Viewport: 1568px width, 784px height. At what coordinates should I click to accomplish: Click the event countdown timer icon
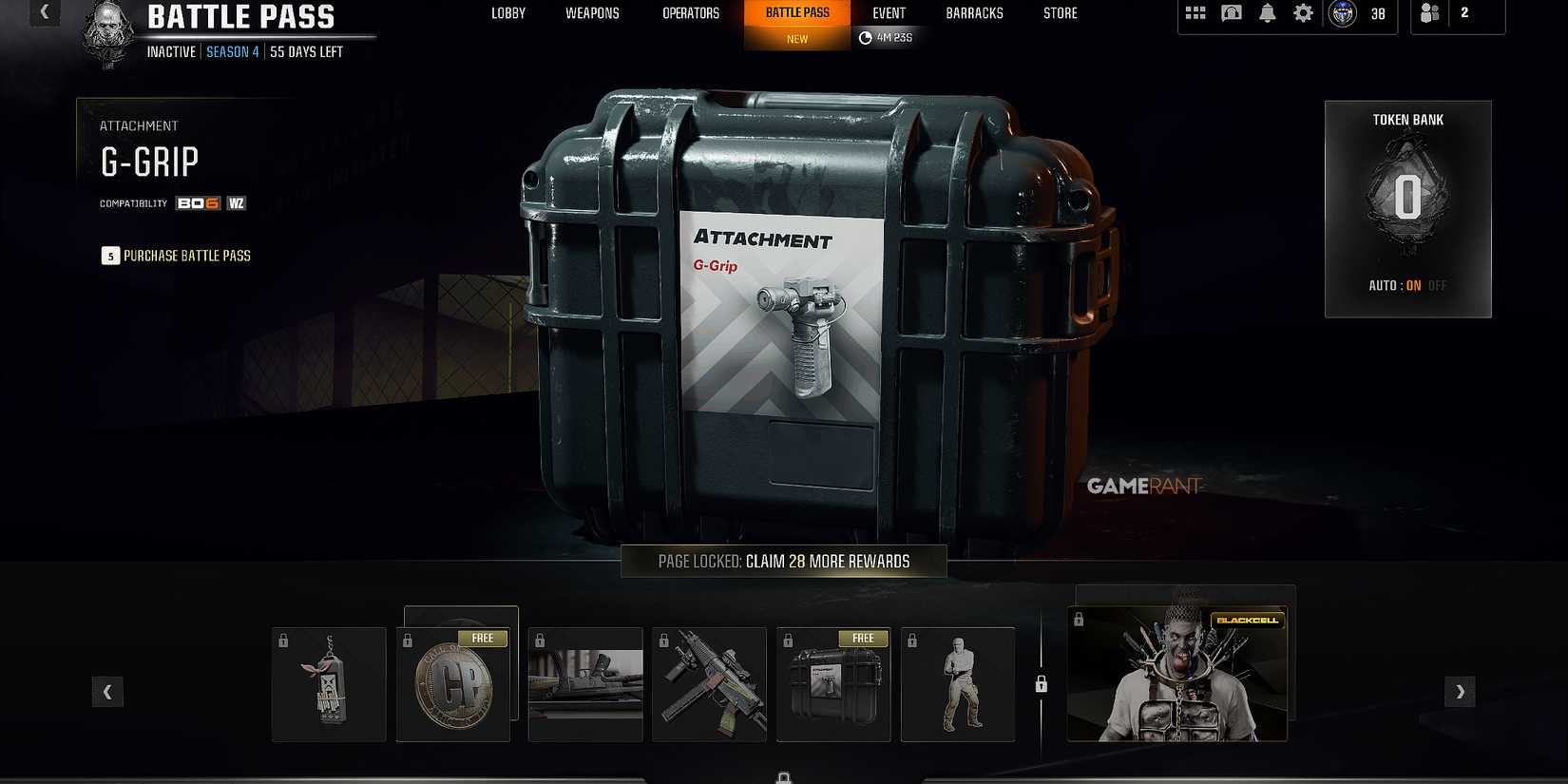(865, 37)
